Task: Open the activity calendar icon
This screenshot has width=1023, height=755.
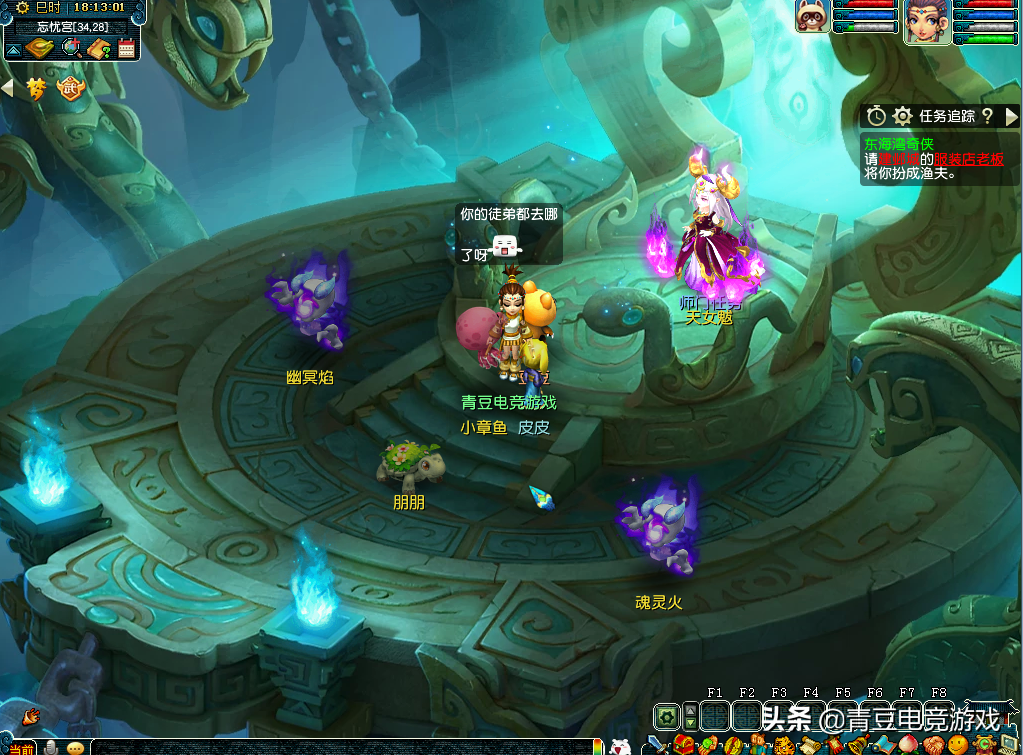Action: 127,48
